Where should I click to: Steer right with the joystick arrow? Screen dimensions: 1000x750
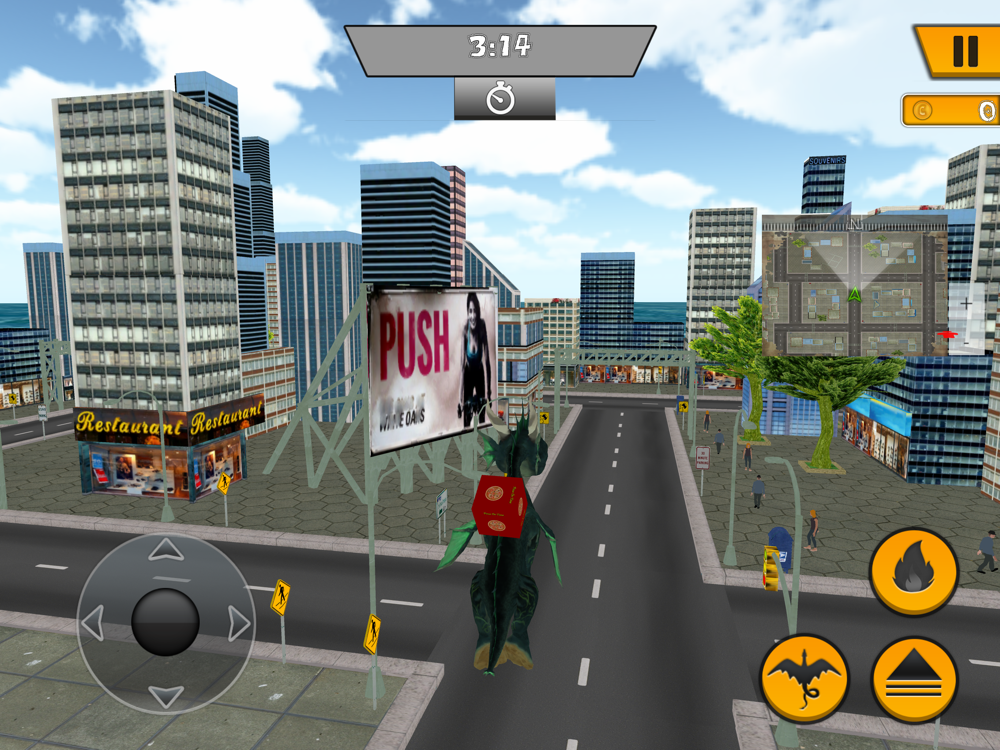239,623
